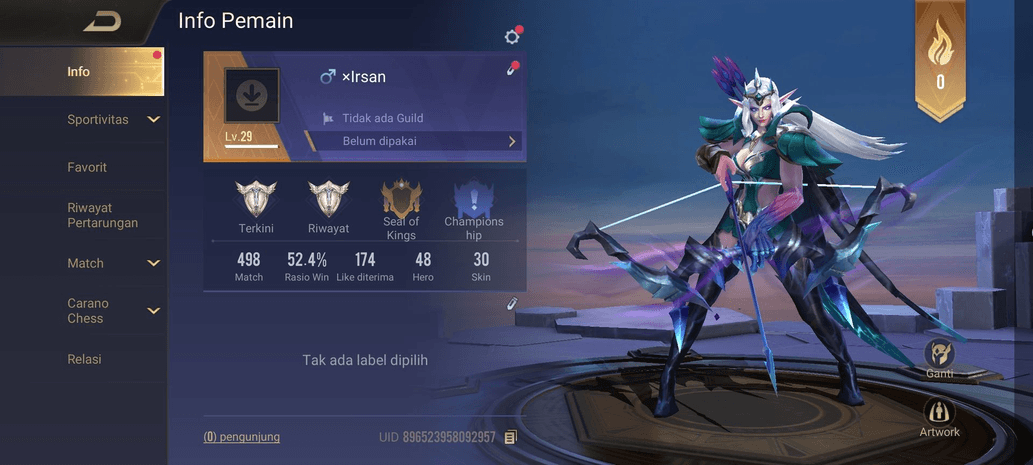Open settings with the gear icon
The height and width of the screenshot is (465, 1033).
click(512, 37)
